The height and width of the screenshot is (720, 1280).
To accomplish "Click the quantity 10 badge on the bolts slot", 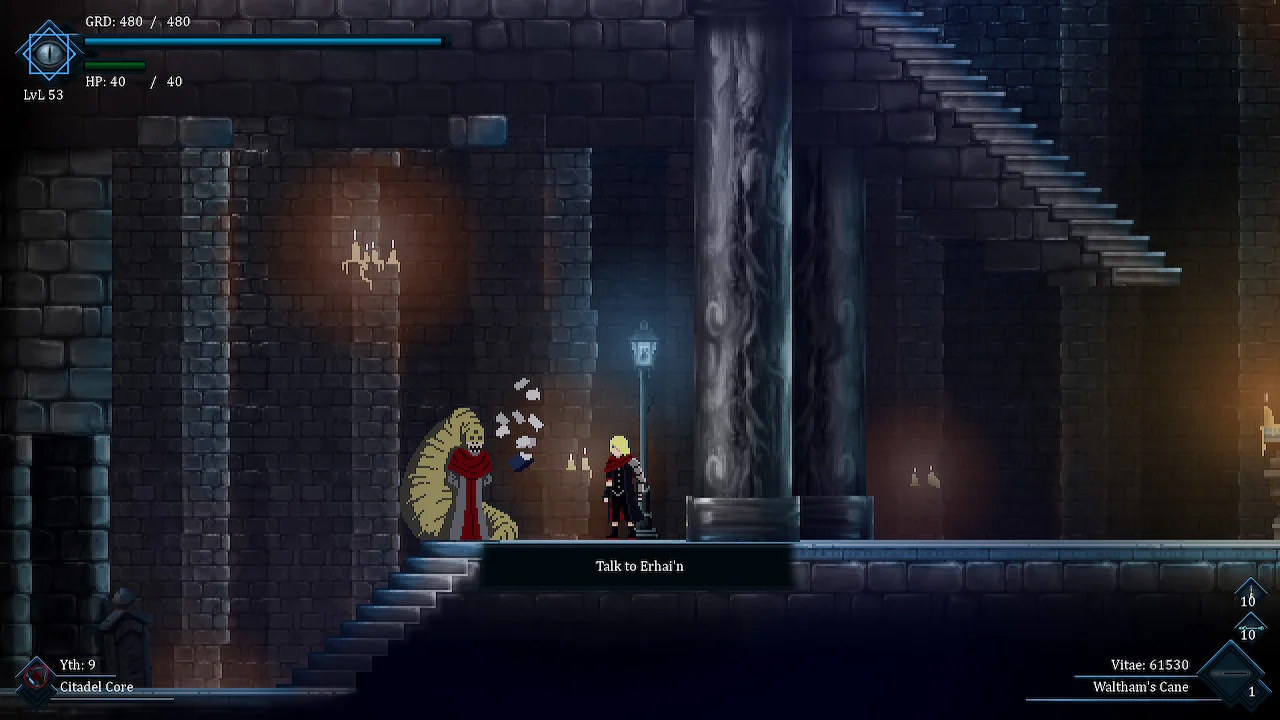I will click(1249, 634).
